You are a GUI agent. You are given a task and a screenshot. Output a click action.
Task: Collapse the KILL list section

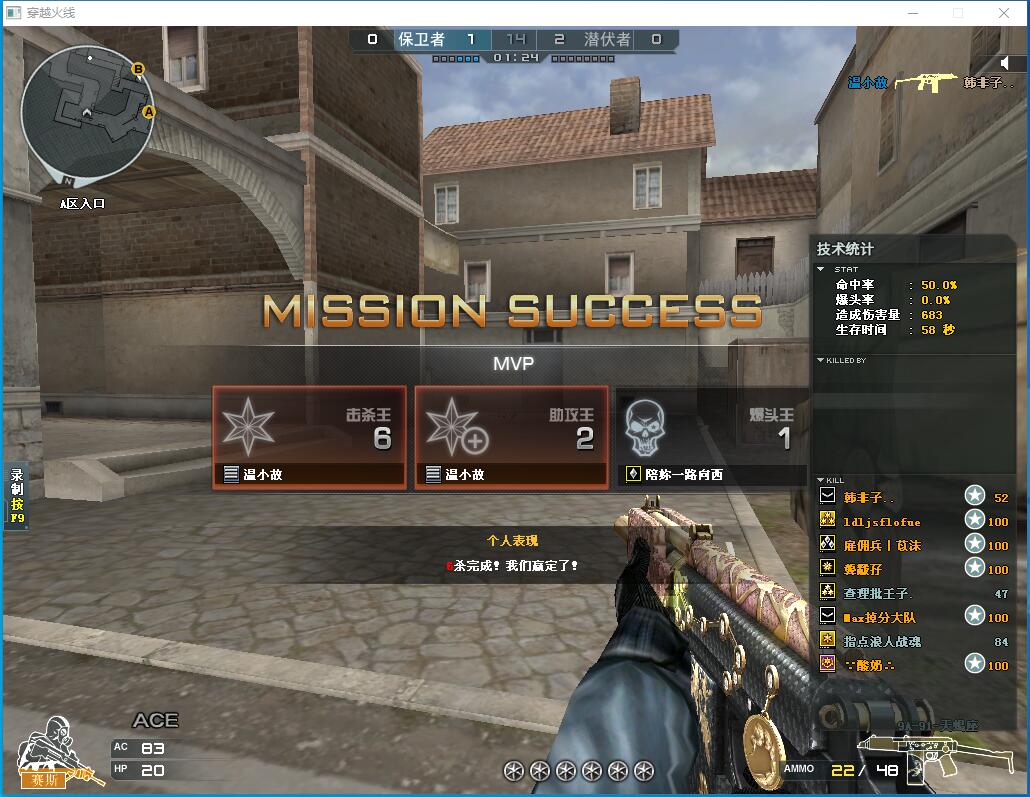pos(821,481)
